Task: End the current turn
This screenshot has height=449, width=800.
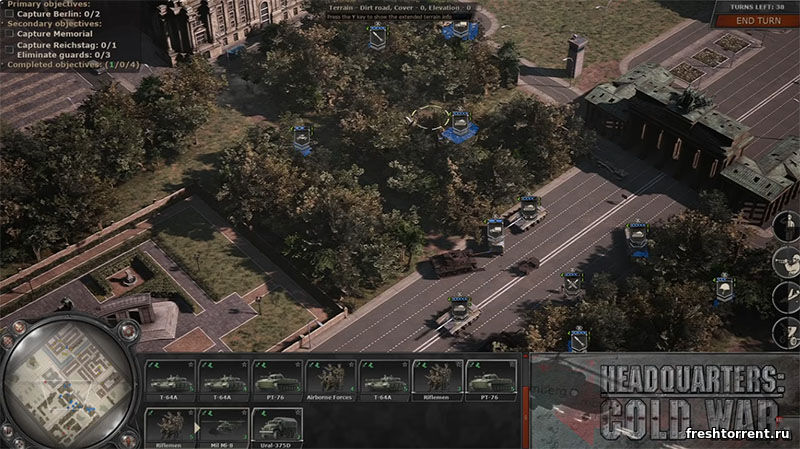Action: (x=760, y=21)
